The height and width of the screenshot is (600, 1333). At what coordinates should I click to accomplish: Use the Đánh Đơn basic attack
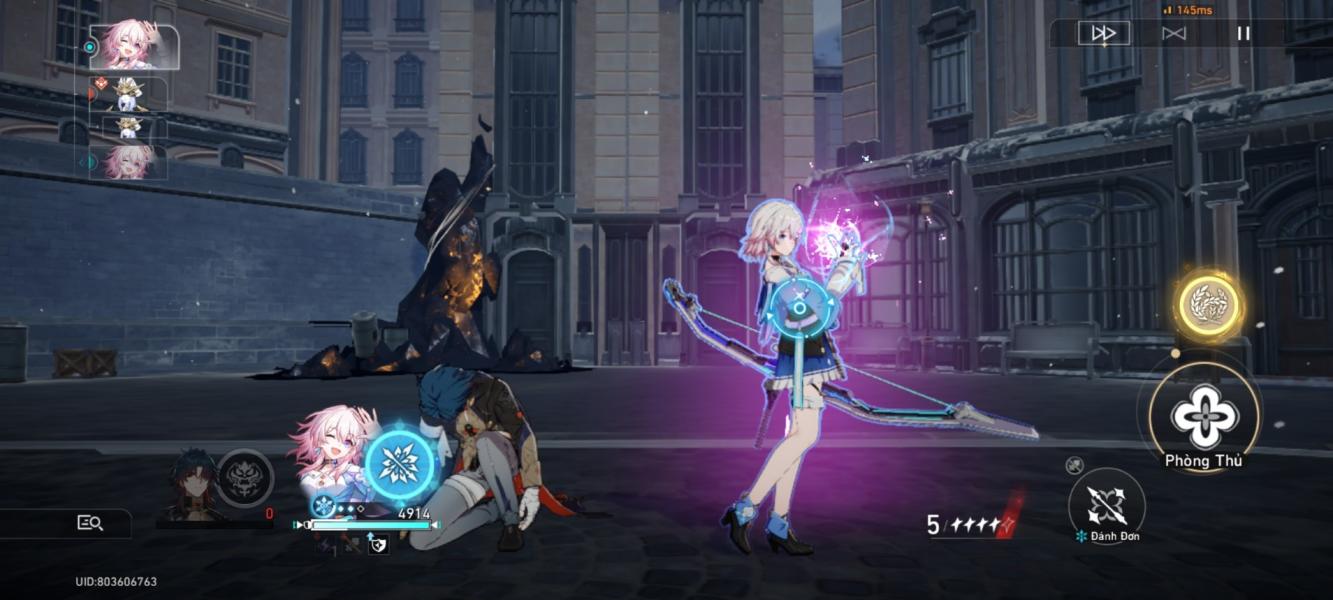(1106, 505)
